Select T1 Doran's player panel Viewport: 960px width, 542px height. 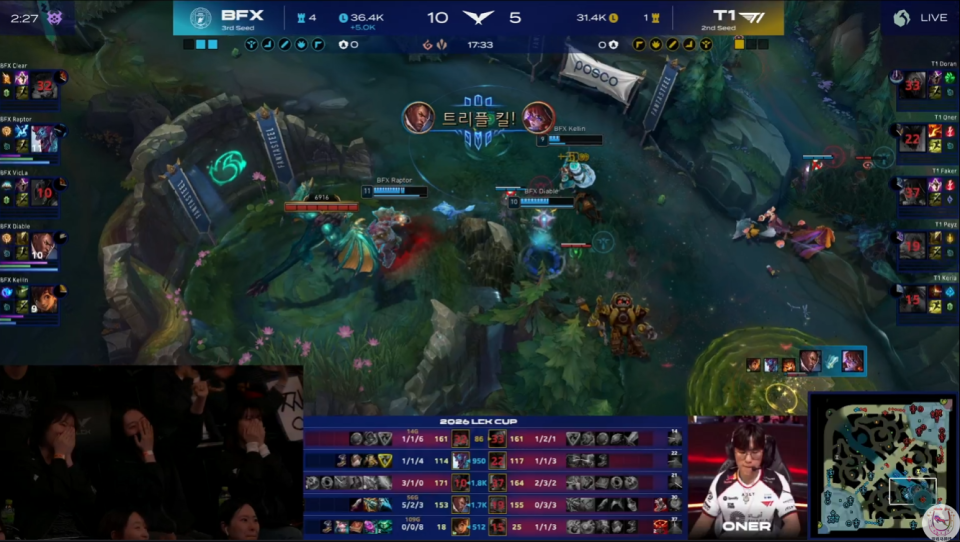point(927,87)
